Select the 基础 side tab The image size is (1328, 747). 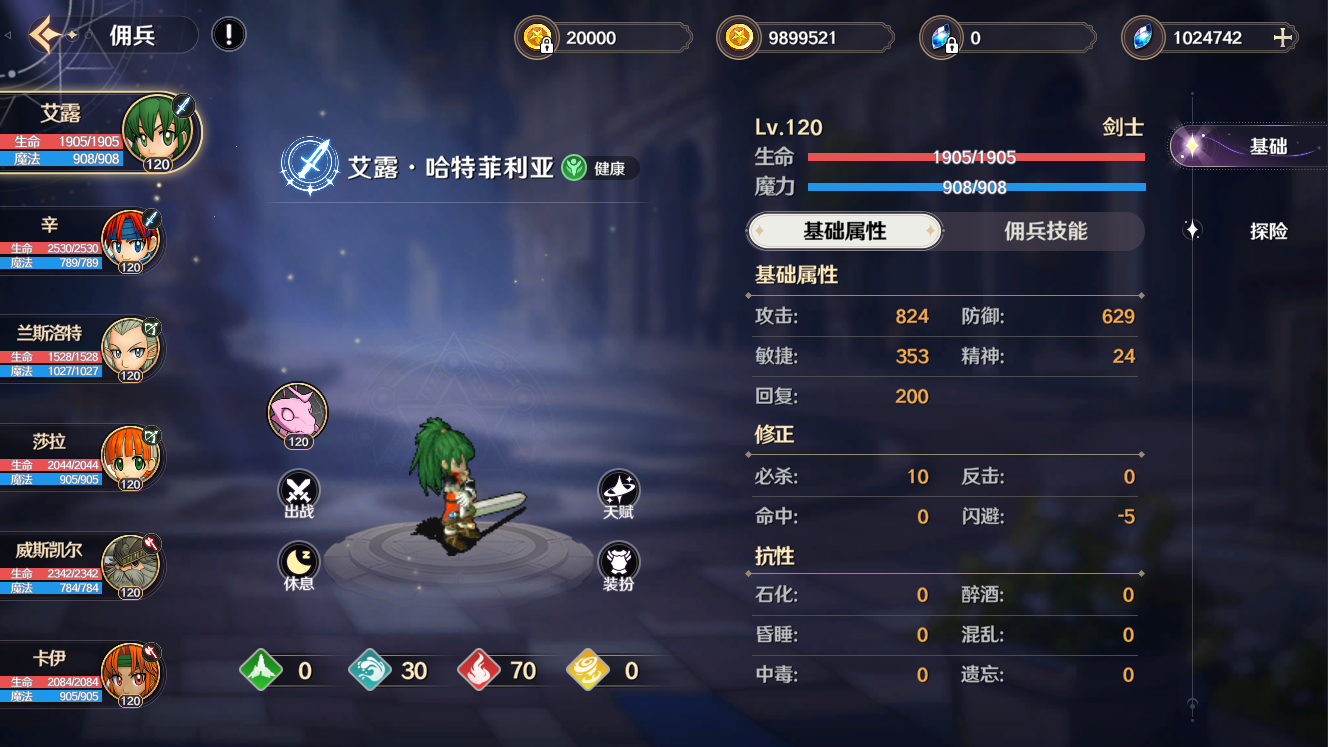coord(1267,147)
